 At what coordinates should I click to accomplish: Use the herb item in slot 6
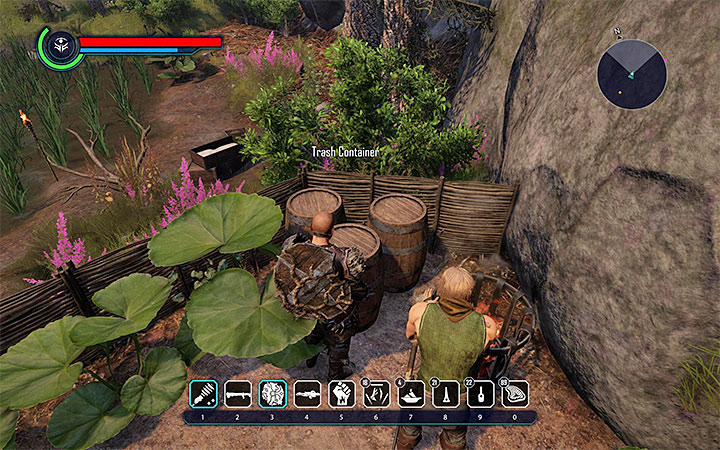376,392
